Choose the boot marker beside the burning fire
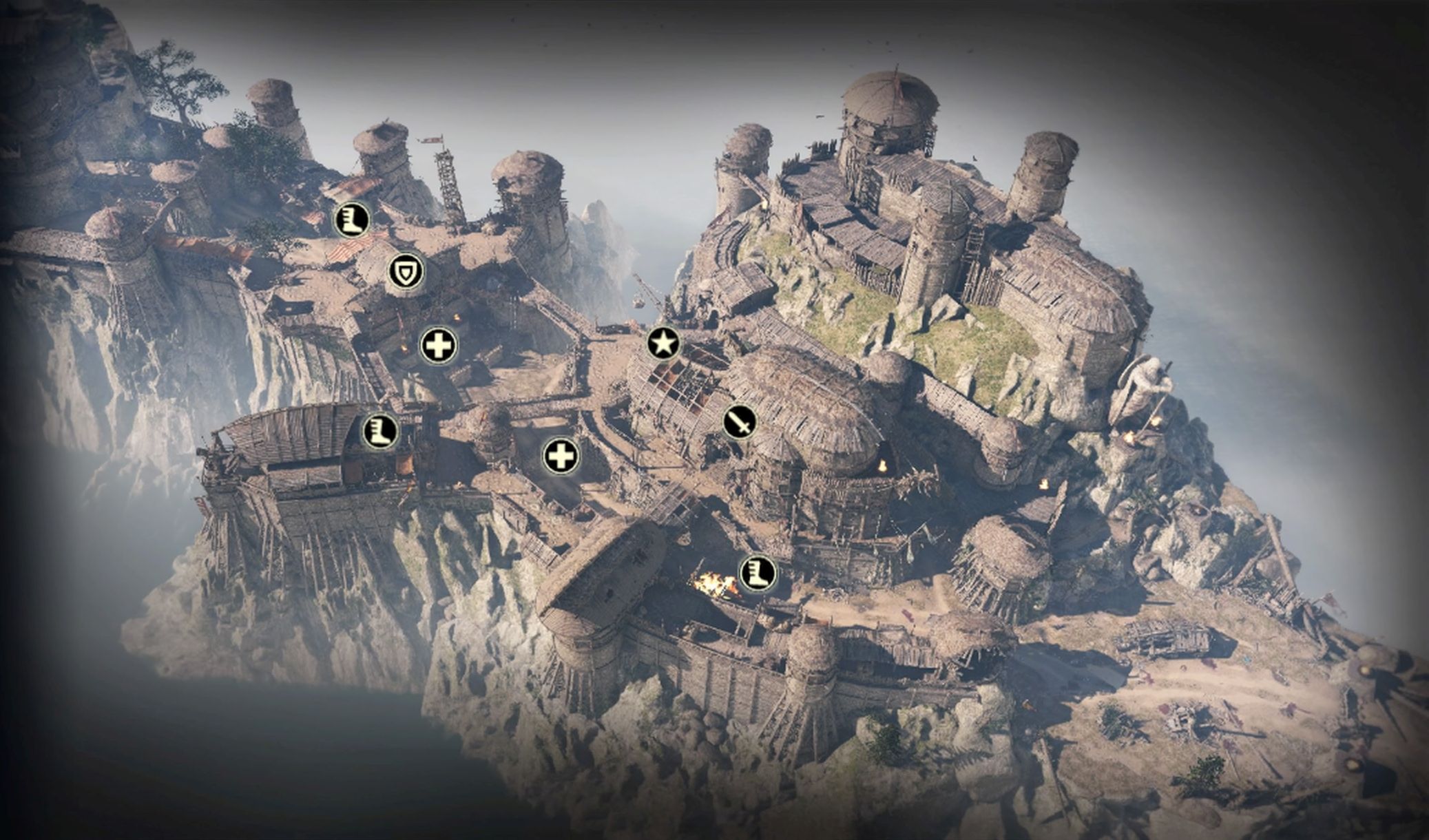 point(758,574)
